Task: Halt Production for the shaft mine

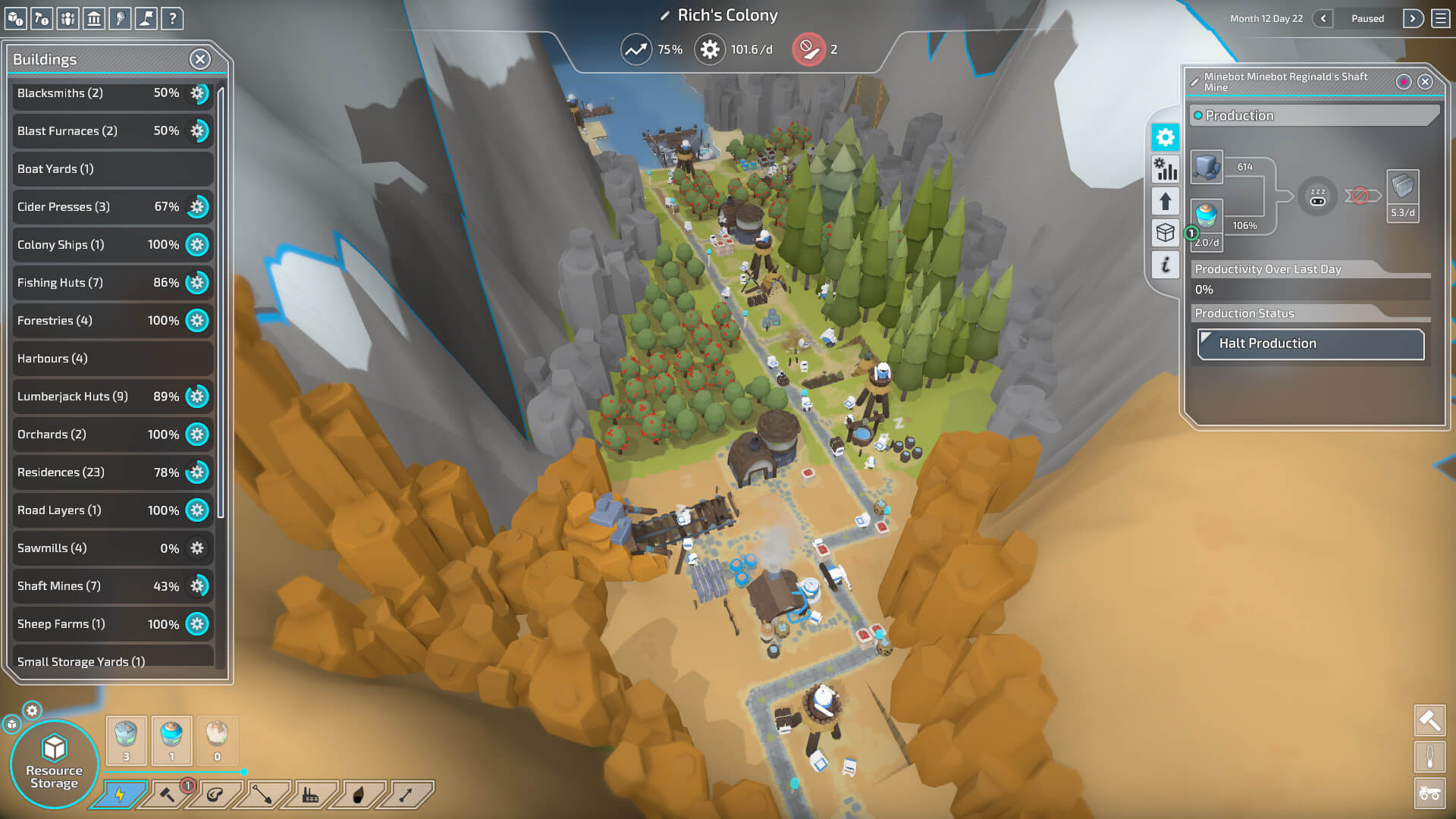Action: tap(1310, 344)
